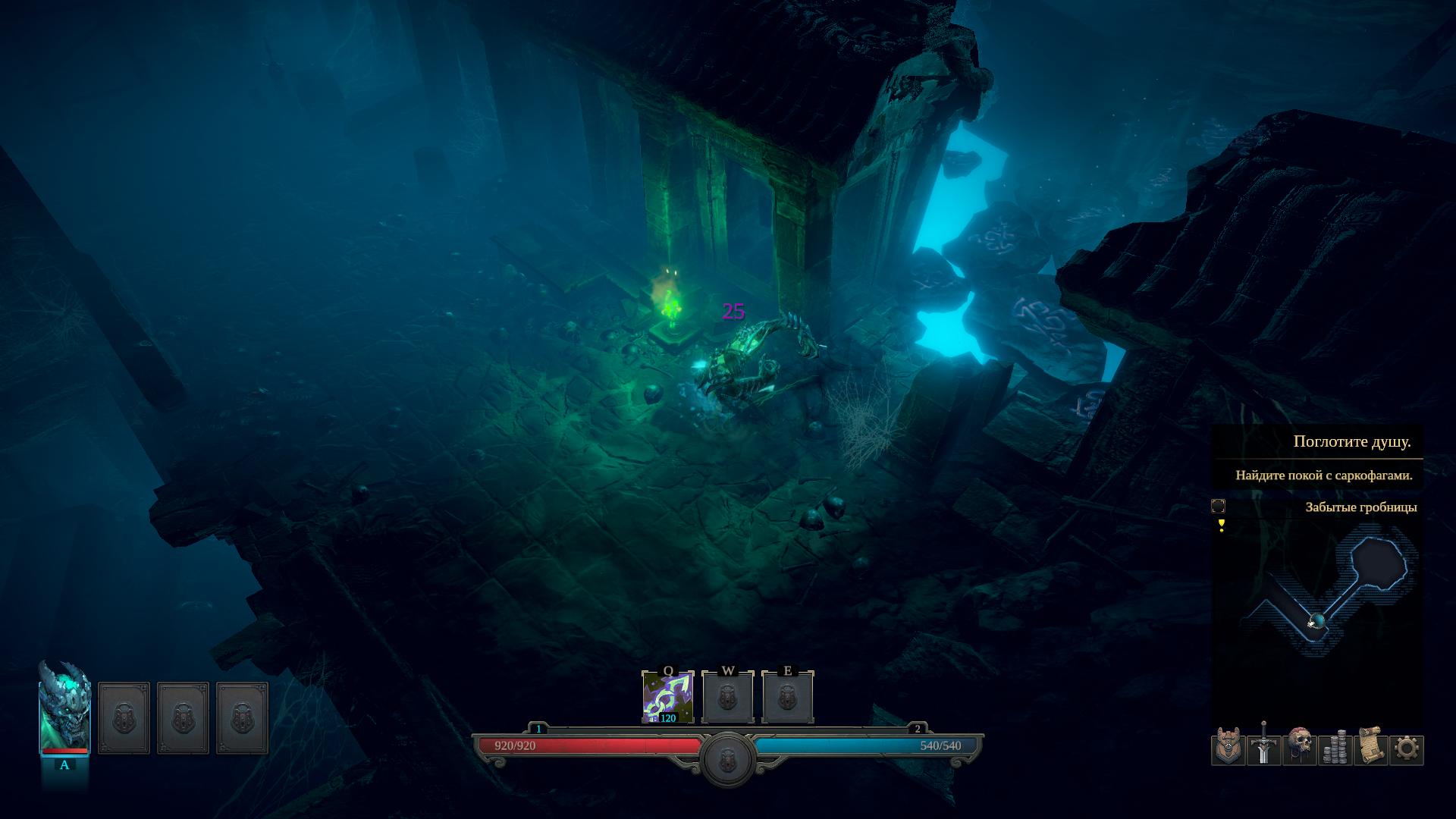Activate the purple chain ability icon
The width and height of the screenshot is (1456, 819).
(x=667, y=697)
